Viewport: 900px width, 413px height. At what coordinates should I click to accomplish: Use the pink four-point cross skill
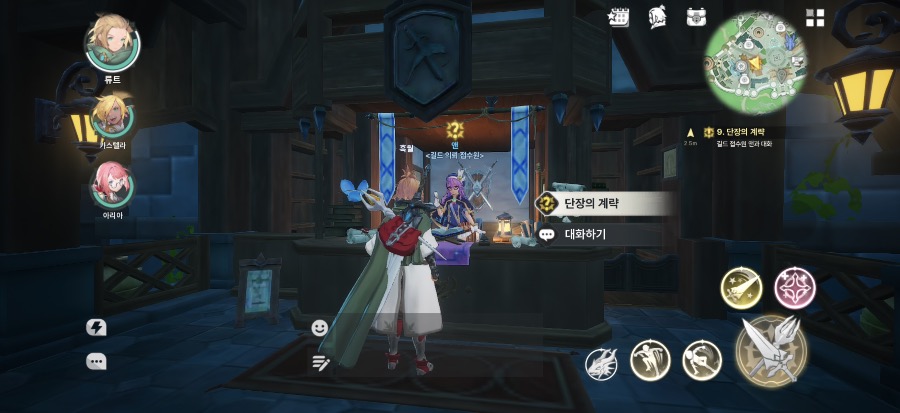[795, 288]
